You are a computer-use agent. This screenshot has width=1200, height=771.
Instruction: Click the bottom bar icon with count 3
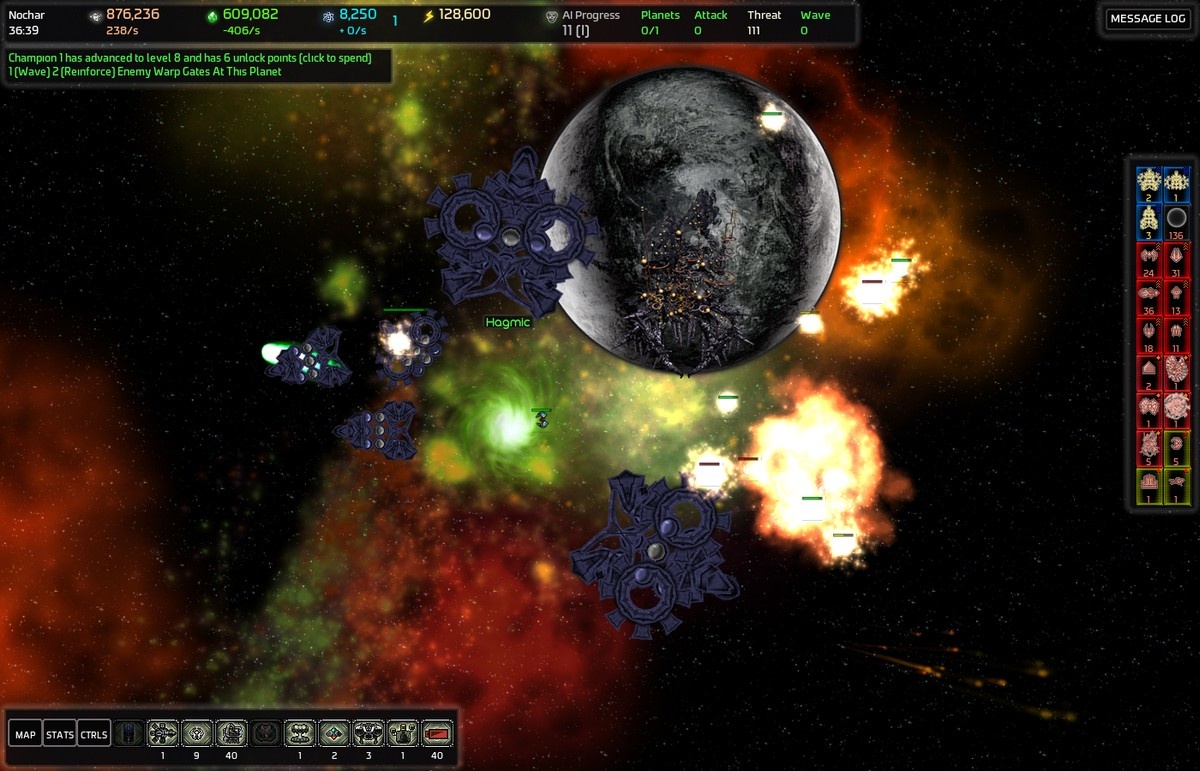[x=368, y=734]
